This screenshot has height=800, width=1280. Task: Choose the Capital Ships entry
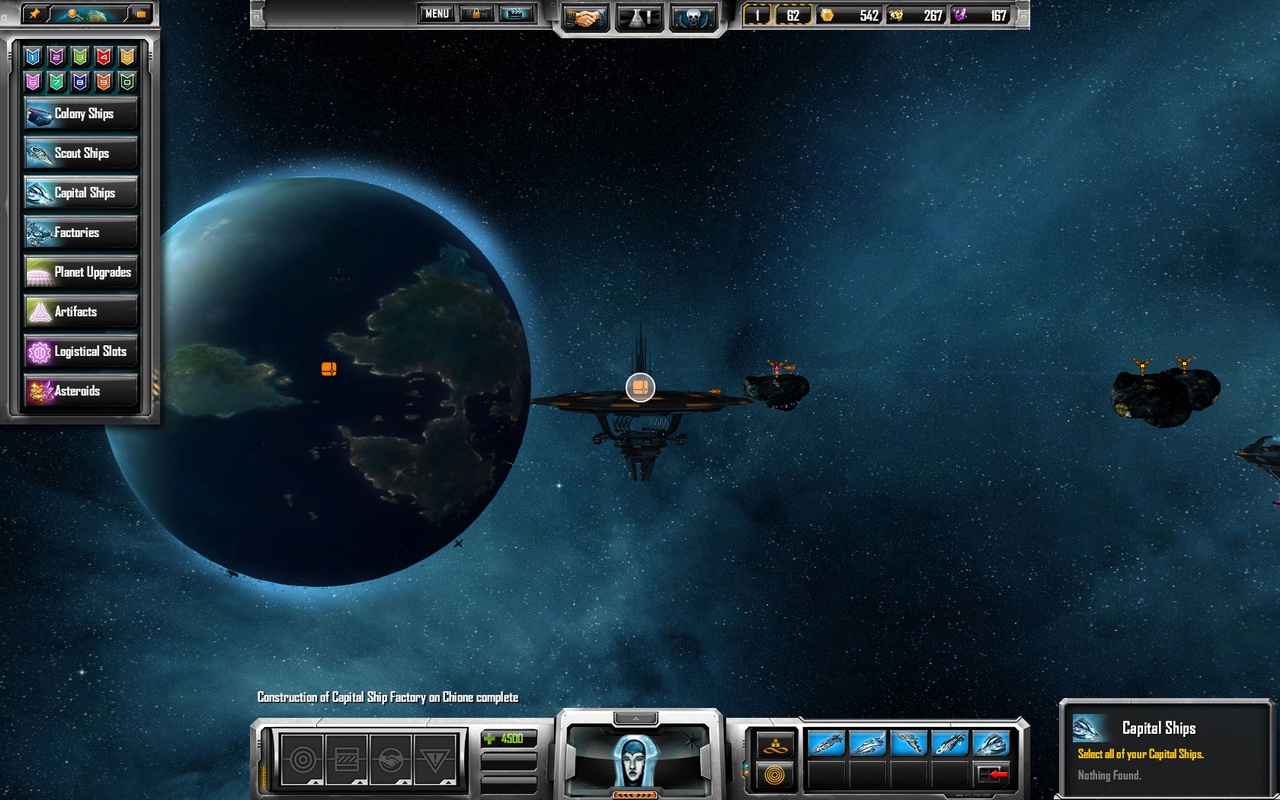(80, 193)
